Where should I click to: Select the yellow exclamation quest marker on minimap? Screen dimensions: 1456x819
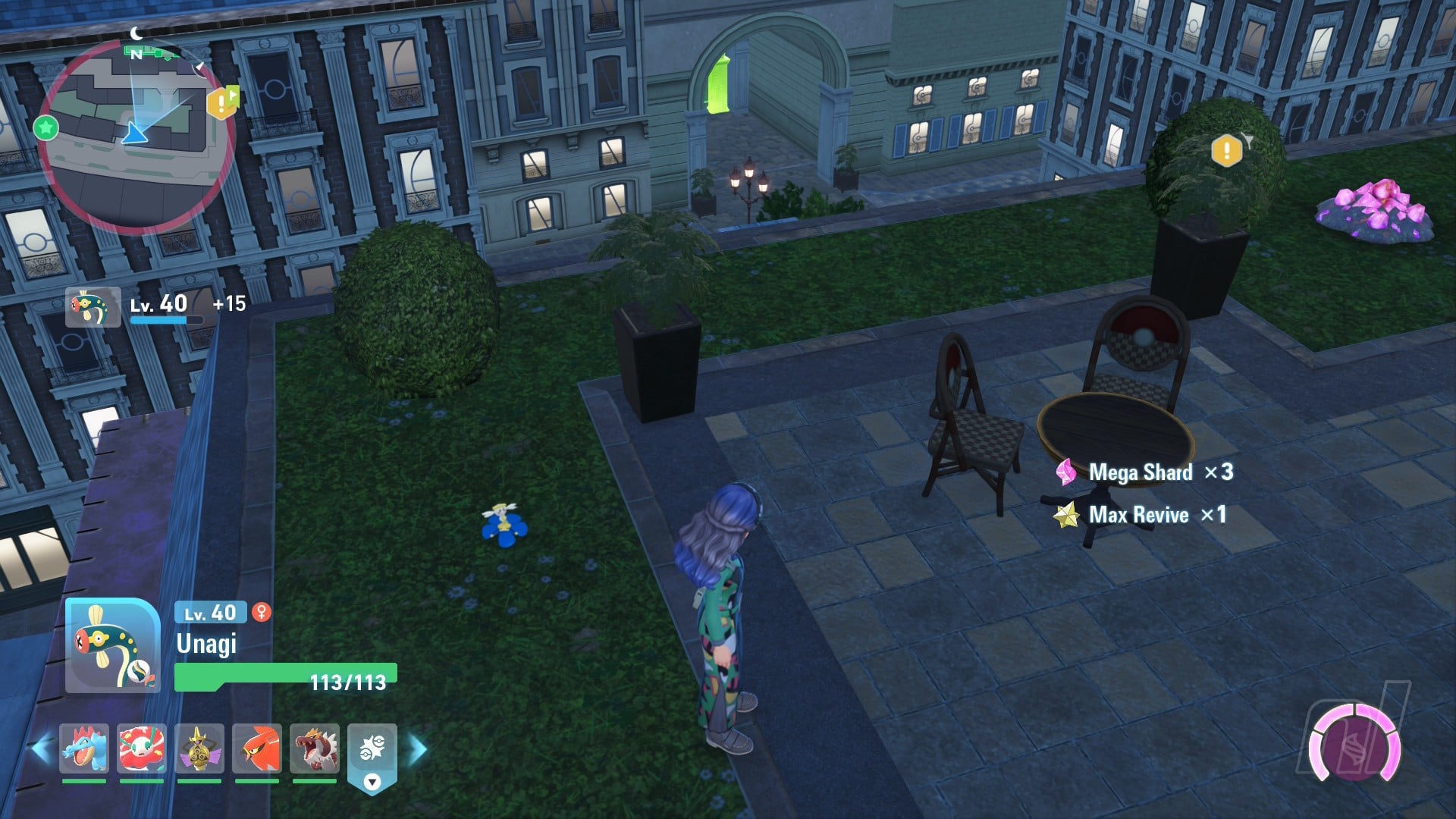click(x=221, y=102)
